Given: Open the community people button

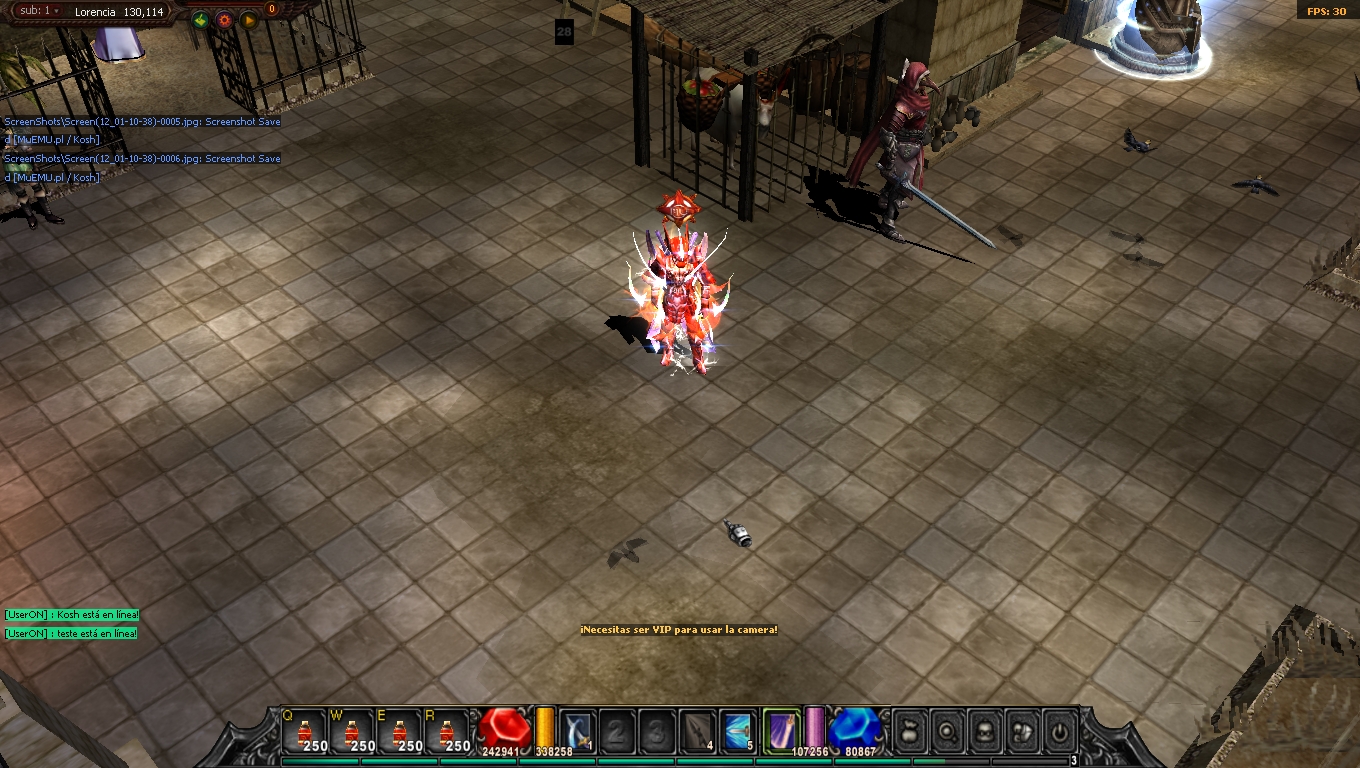Looking at the screenshot, I should click(x=1023, y=732).
